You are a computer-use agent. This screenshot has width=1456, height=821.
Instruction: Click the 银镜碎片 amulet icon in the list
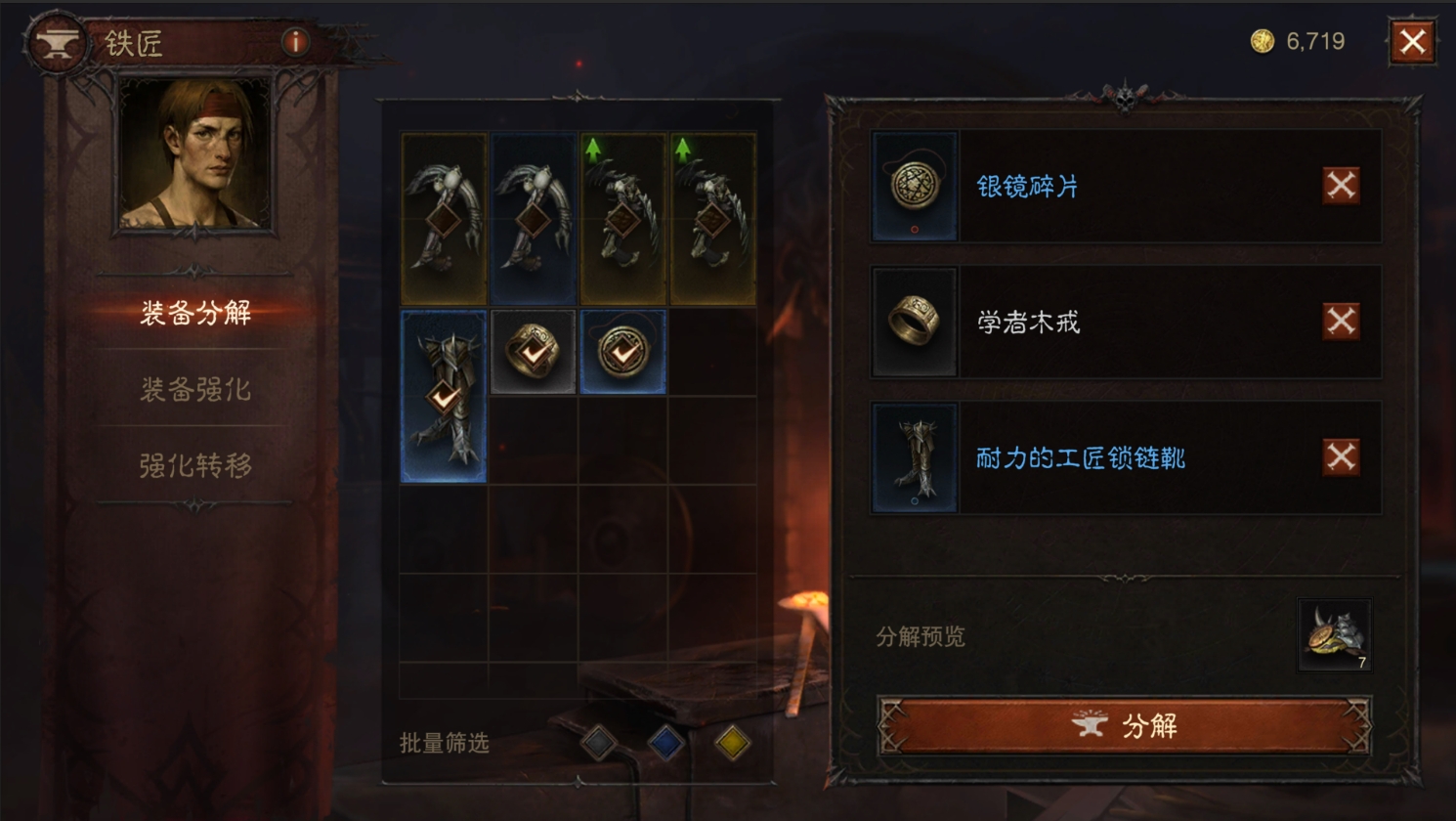point(914,187)
